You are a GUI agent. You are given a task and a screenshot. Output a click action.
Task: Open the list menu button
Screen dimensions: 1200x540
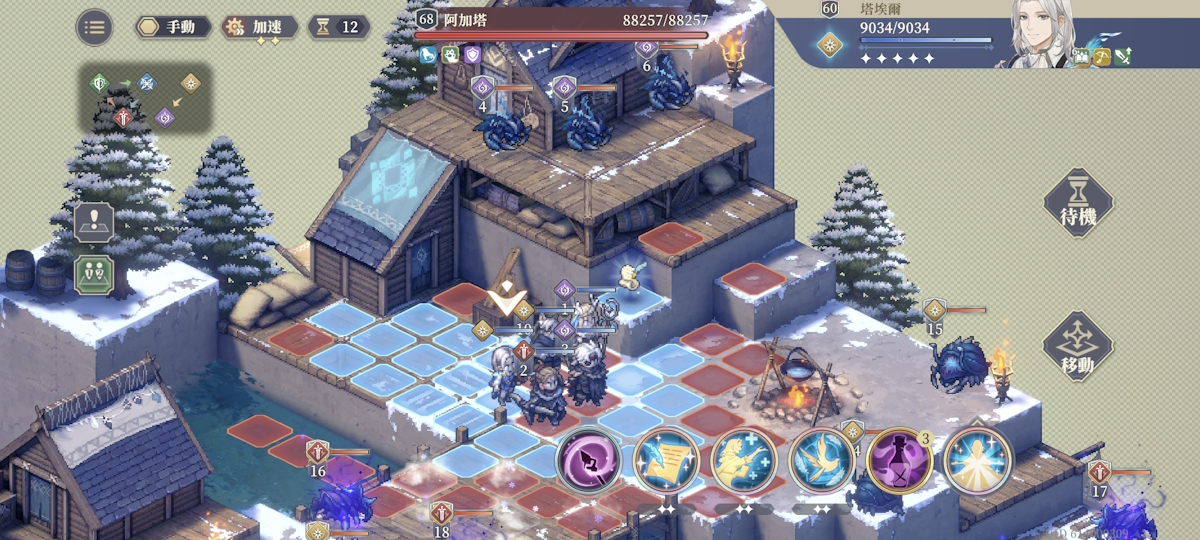click(x=95, y=27)
